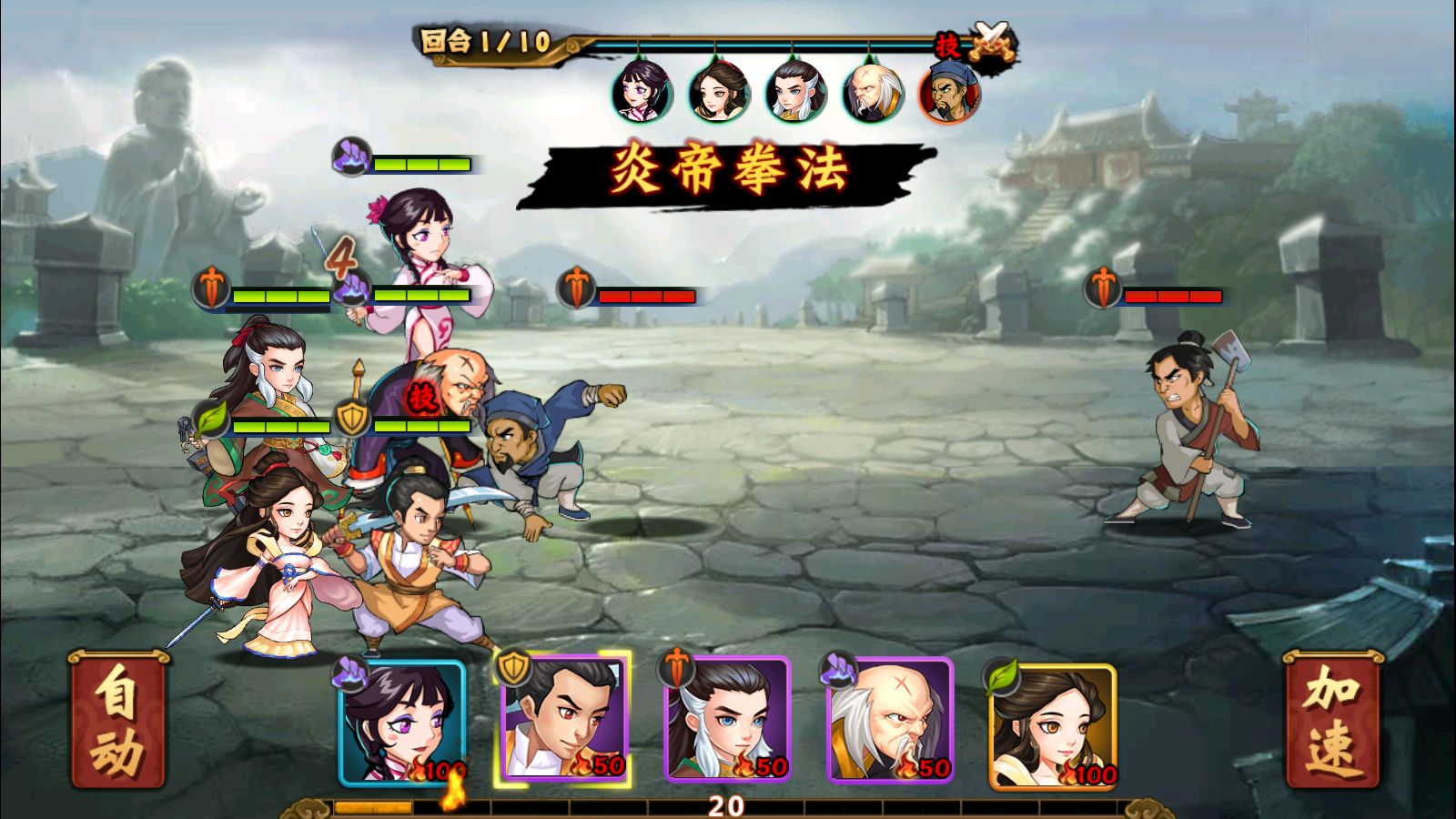Toggle the 自动 auto-battle button
Image resolution: width=1456 pixels, height=819 pixels.
(118, 720)
